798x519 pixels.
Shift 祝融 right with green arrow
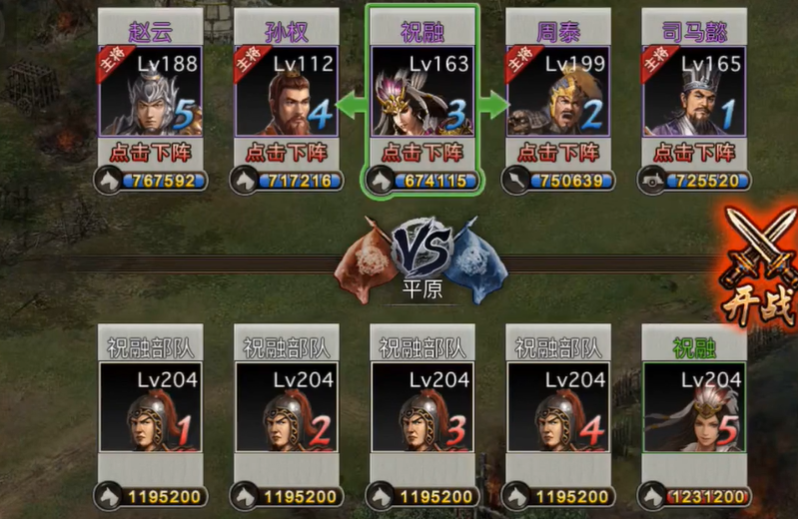[493, 103]
